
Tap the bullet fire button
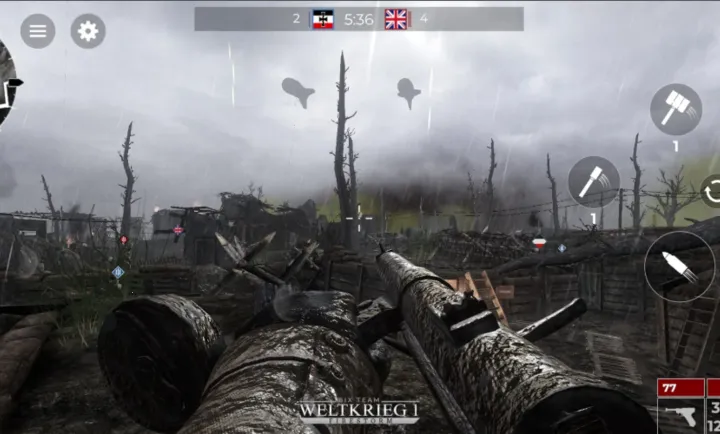679,266
